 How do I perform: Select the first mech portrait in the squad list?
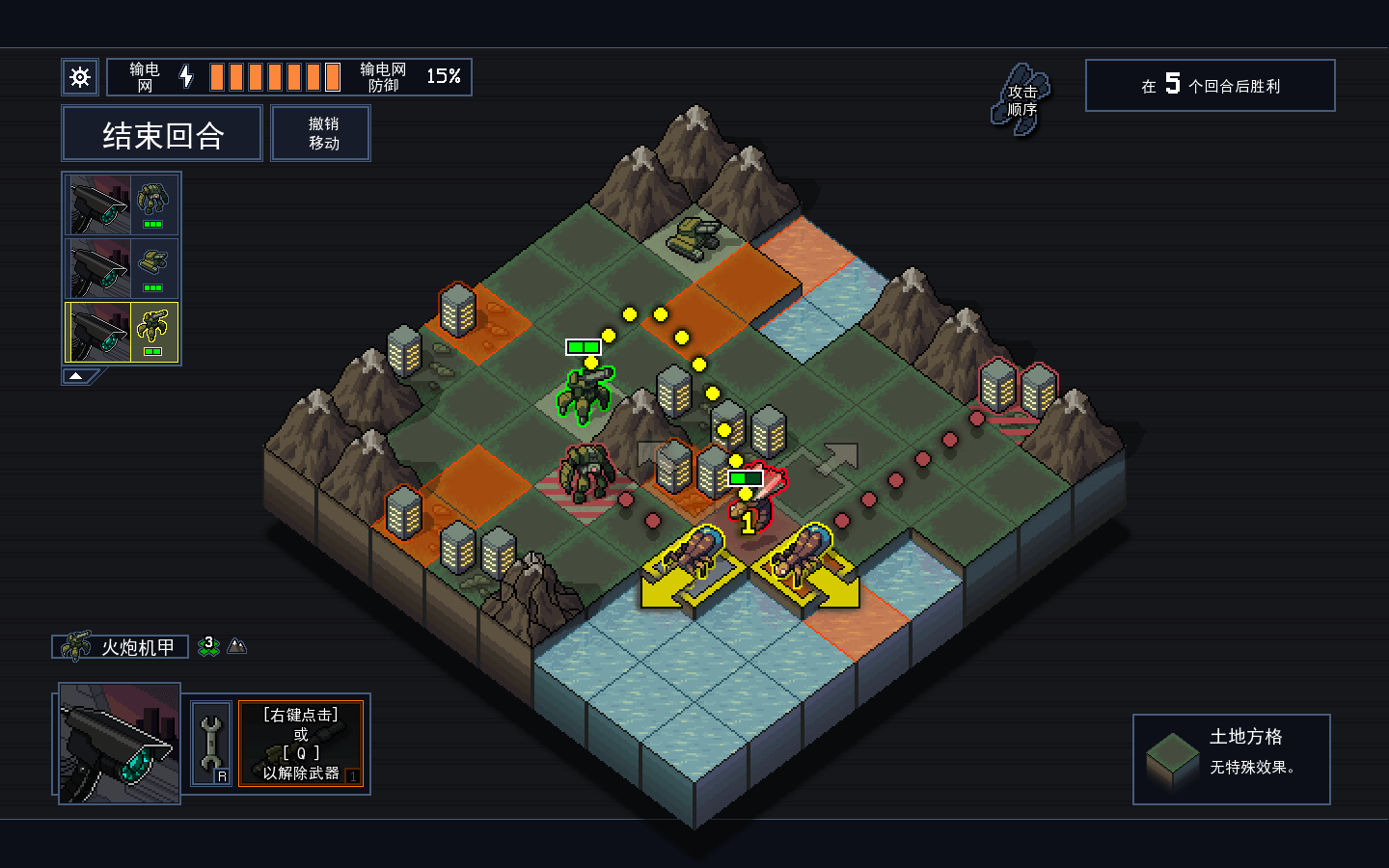click(x=122, y=204)
